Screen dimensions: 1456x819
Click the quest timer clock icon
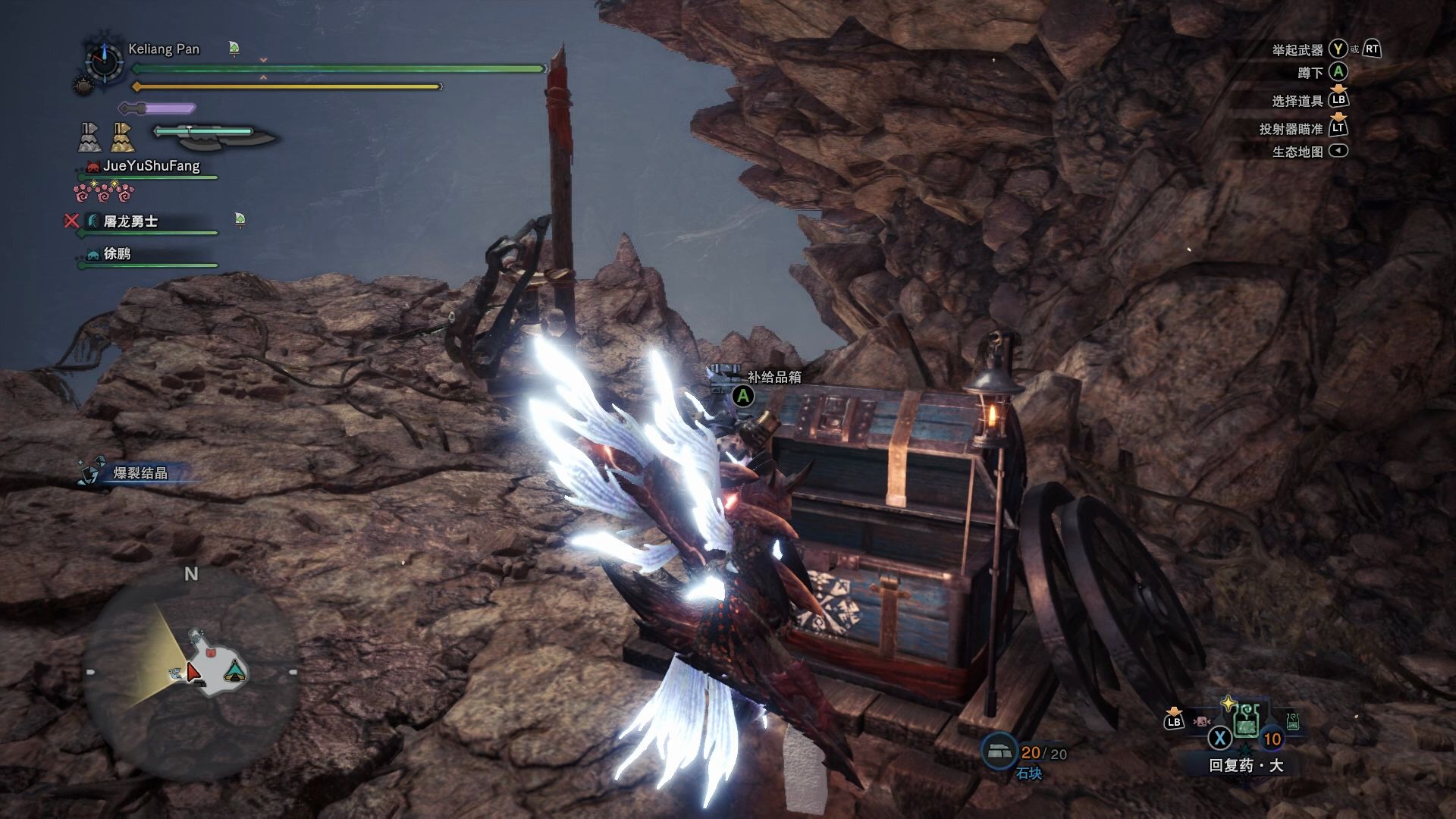[x=104, y=60]
